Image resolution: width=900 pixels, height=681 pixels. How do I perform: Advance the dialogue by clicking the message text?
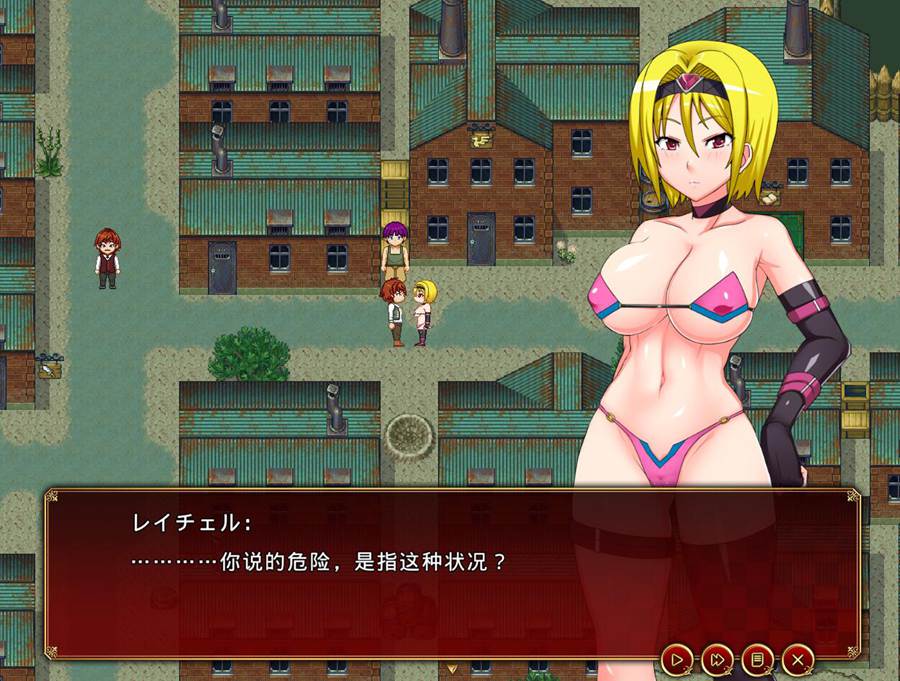click(x=318, y=561)
